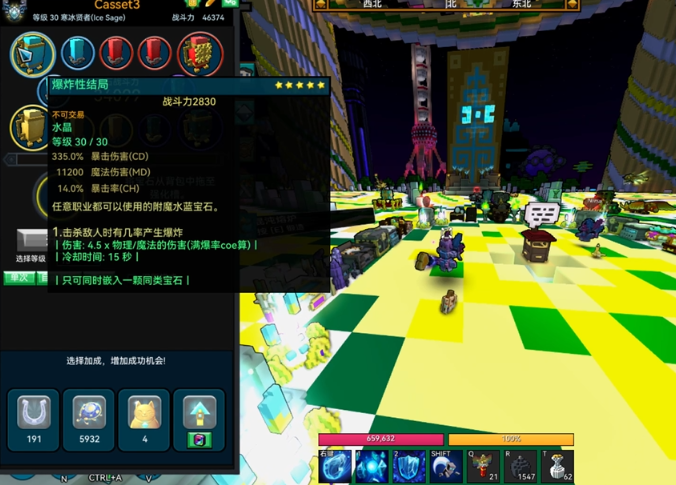Use the glowing ice orb skill
The width and height of the screenshot is (676, 485).
pos(372,466)
